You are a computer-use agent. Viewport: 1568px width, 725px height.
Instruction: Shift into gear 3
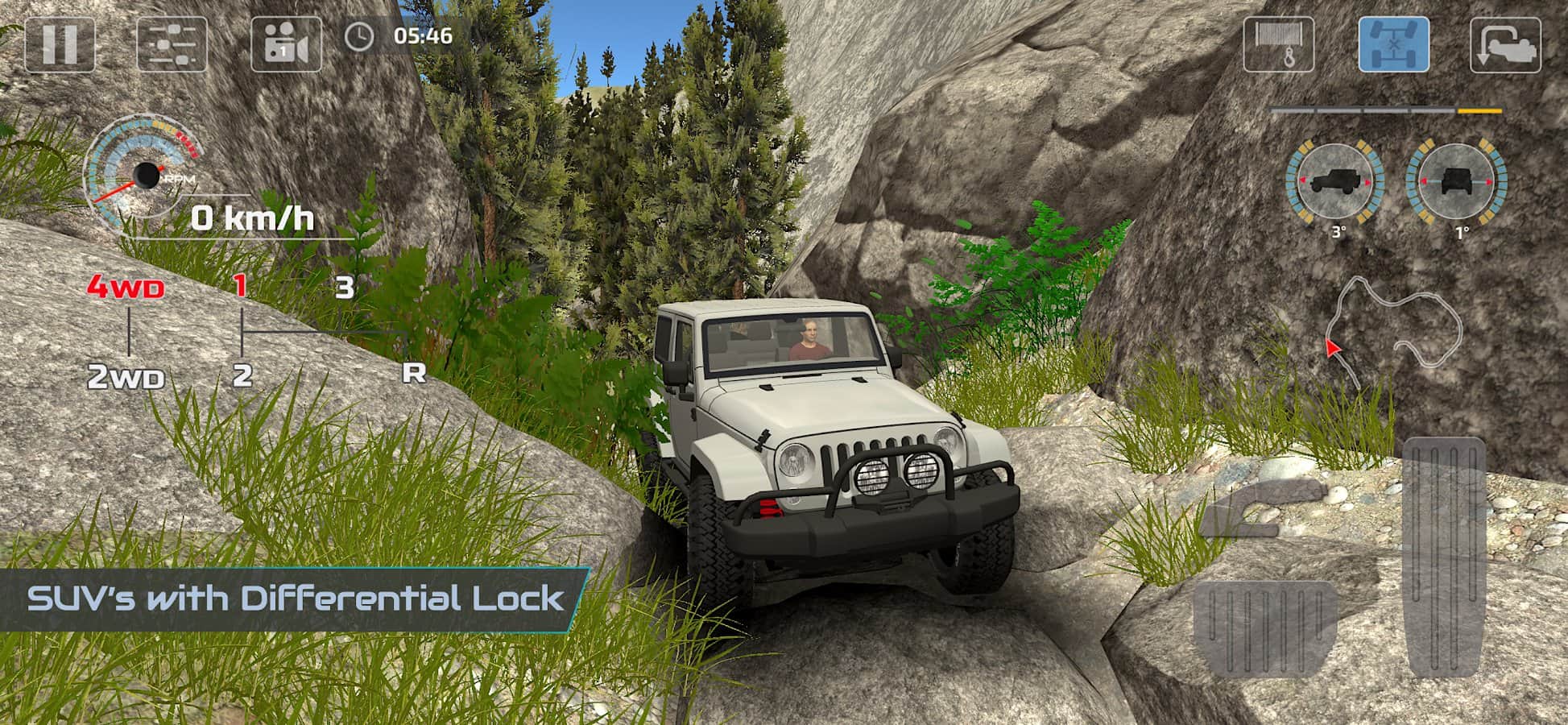(345, 288)
